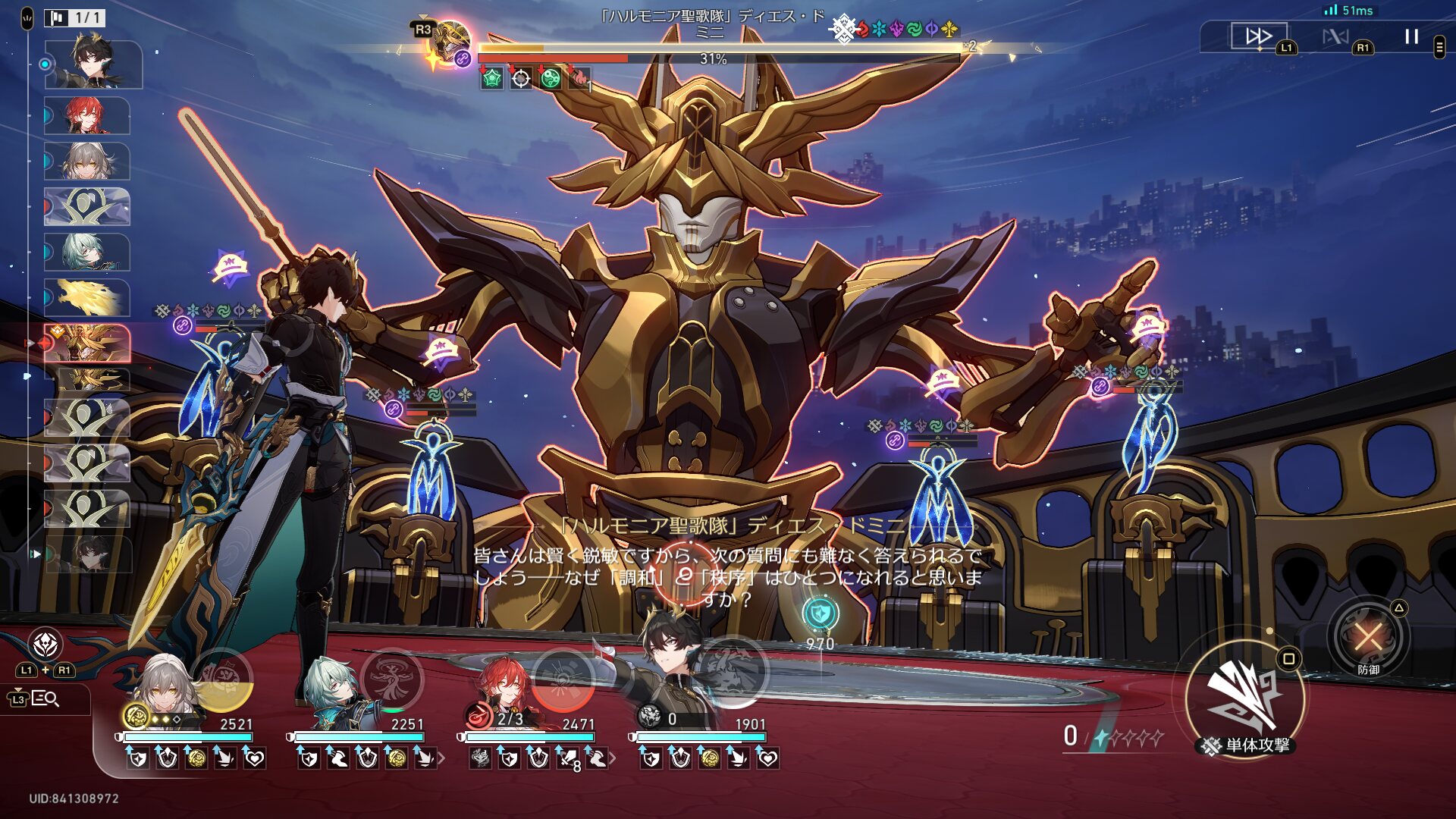Toggle the fast-forward battle speed button

[1259, 36]
